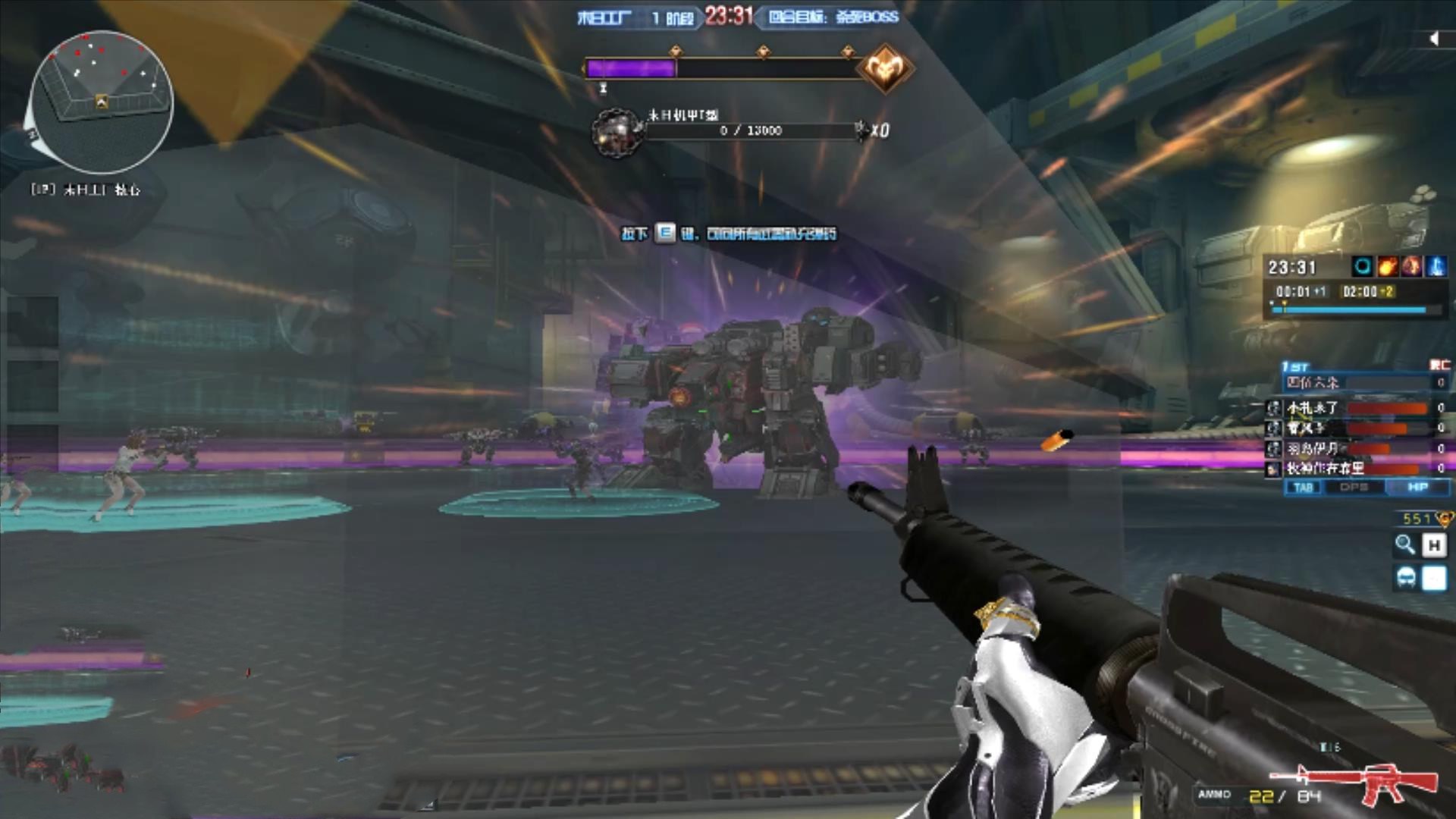Select the fireball buff icon
Image resolution: width=1456 pixels, height=819 pixels.
1387,266
